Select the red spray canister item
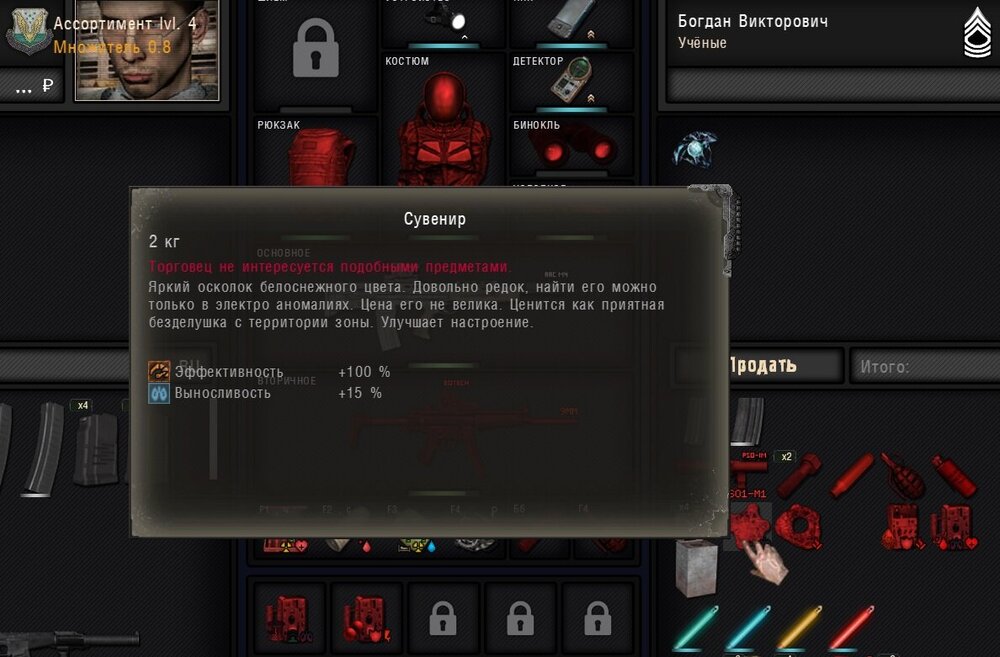 click(x=954, y=475)
